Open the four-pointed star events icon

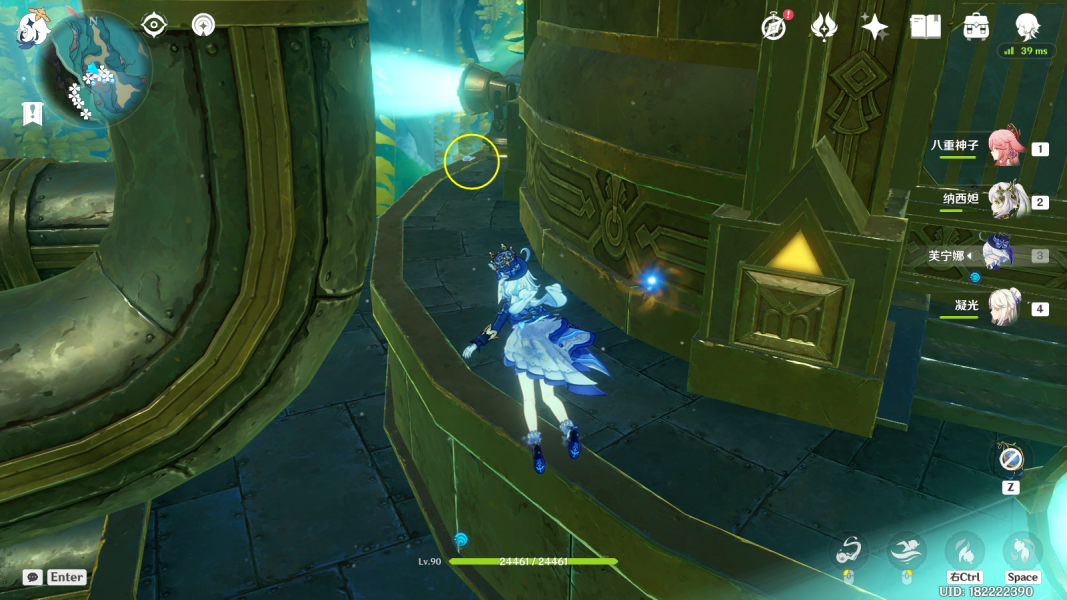[874, 27]
